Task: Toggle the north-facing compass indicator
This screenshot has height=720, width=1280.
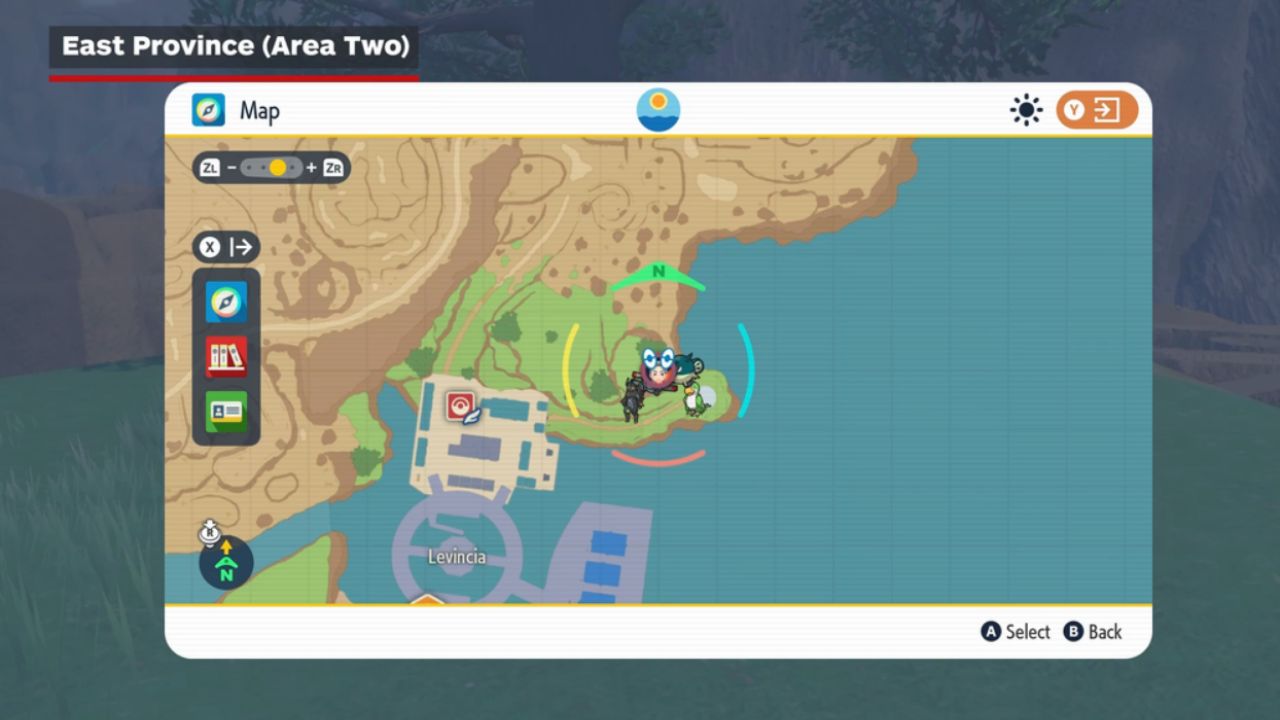Action: coord(226,563)
